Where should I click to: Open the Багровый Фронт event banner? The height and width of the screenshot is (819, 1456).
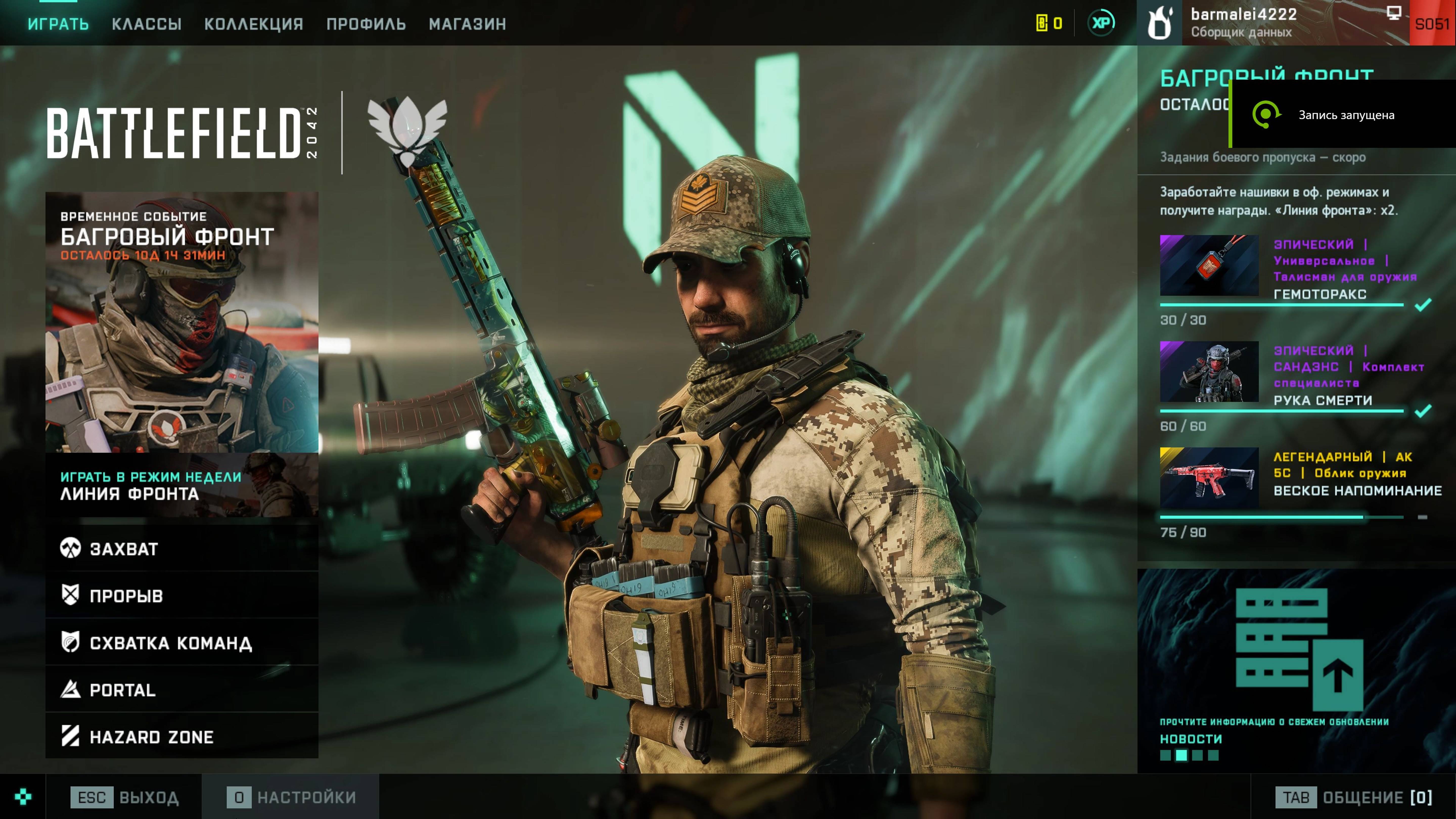point(181,322)
